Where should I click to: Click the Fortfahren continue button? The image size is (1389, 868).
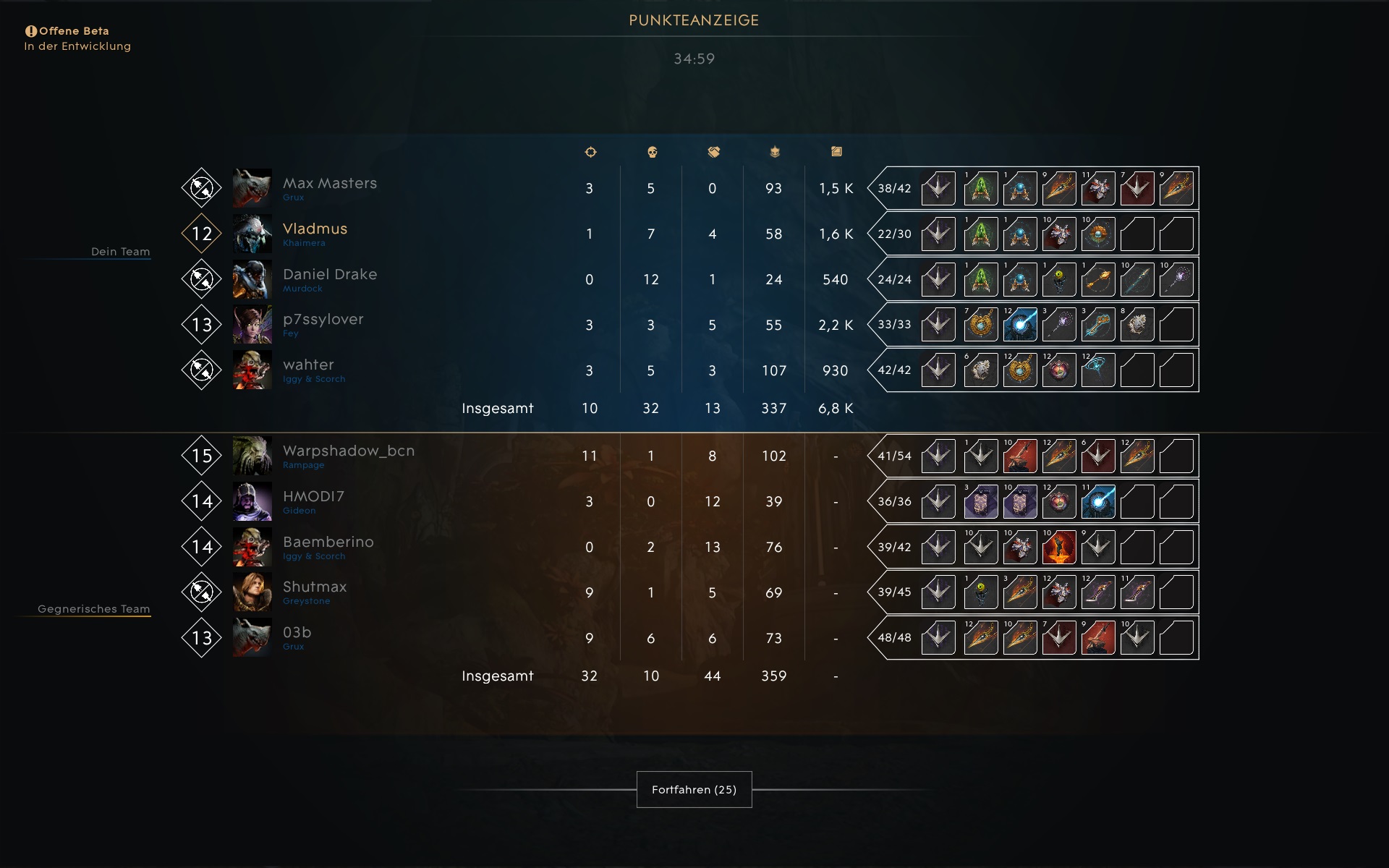[x=694, y=789]
